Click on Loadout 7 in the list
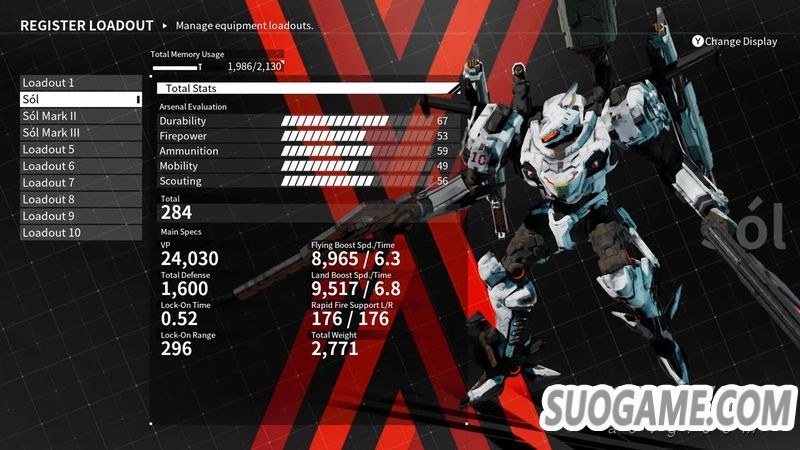Viewport: 800px width, 450px height. pos(80,183)
